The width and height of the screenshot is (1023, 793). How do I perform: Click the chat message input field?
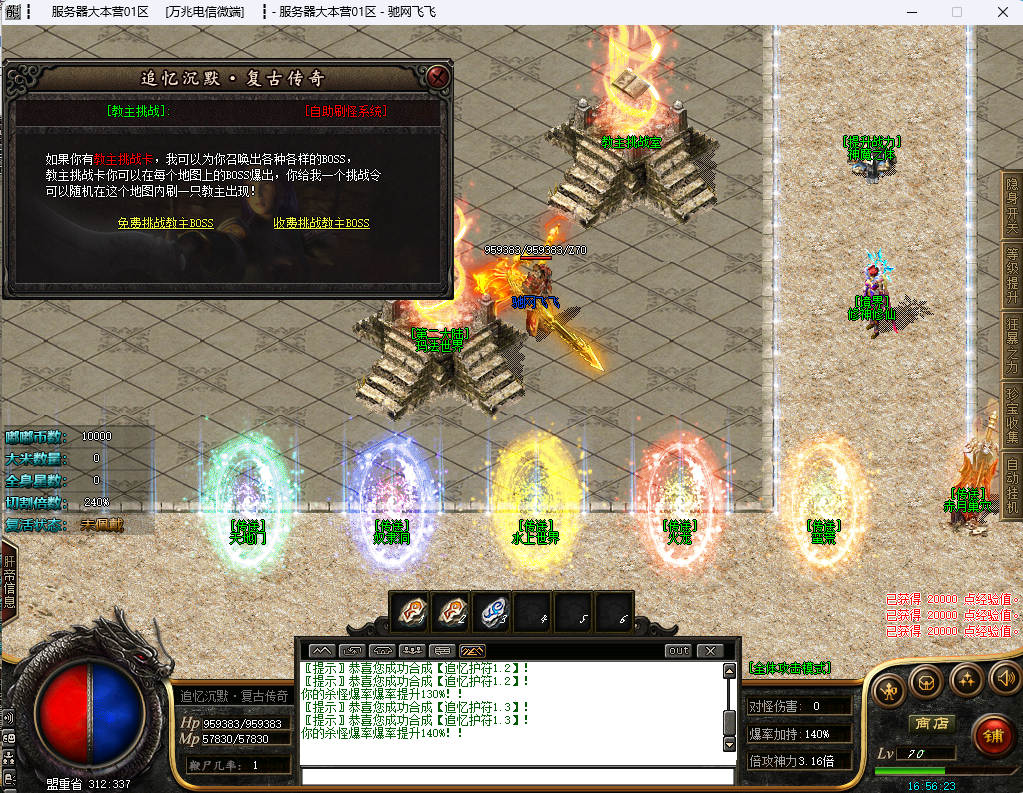point(518,775)
